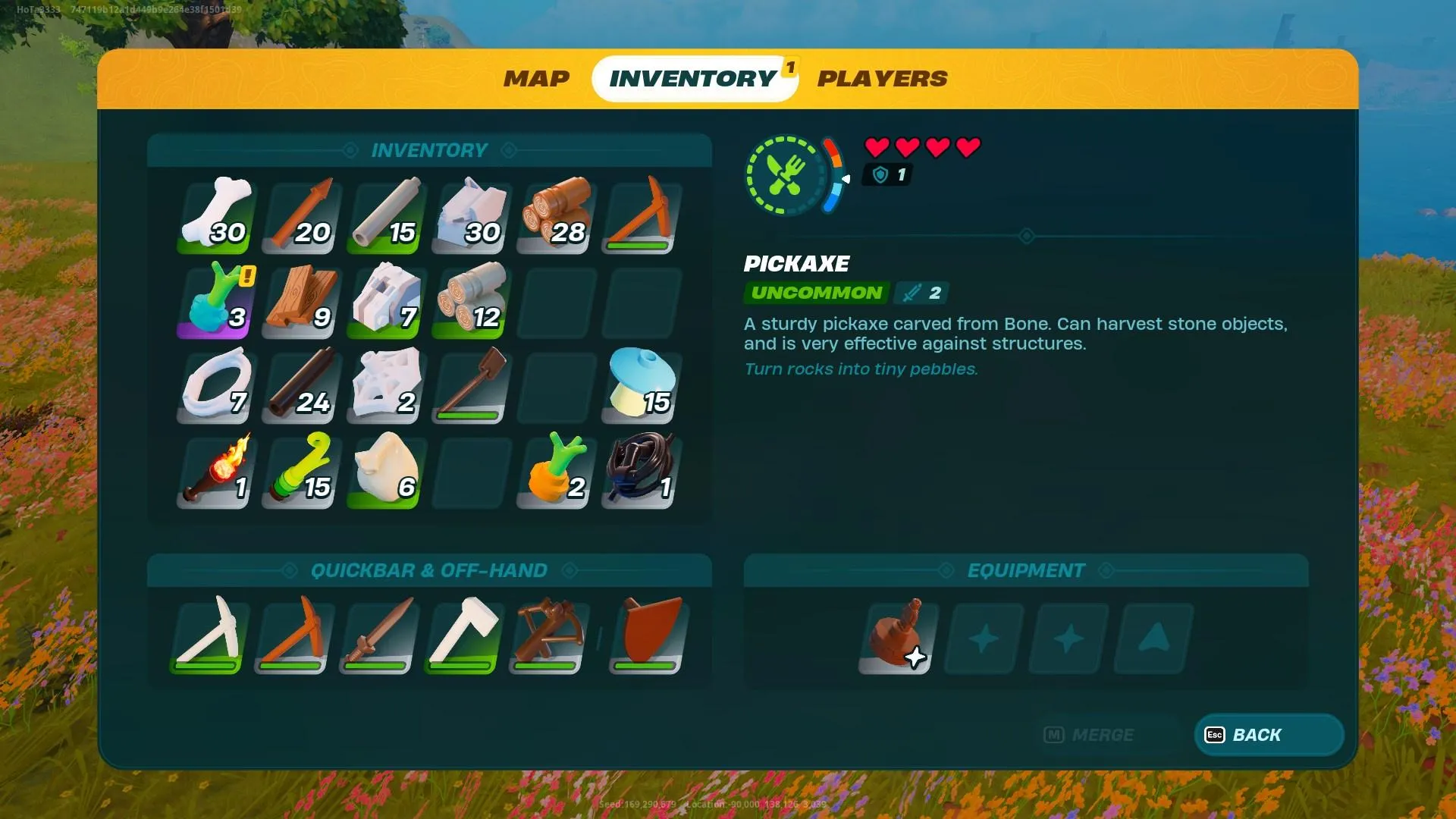
Task: Choose the crossbow in the quickbar
Action: [547, 635]
